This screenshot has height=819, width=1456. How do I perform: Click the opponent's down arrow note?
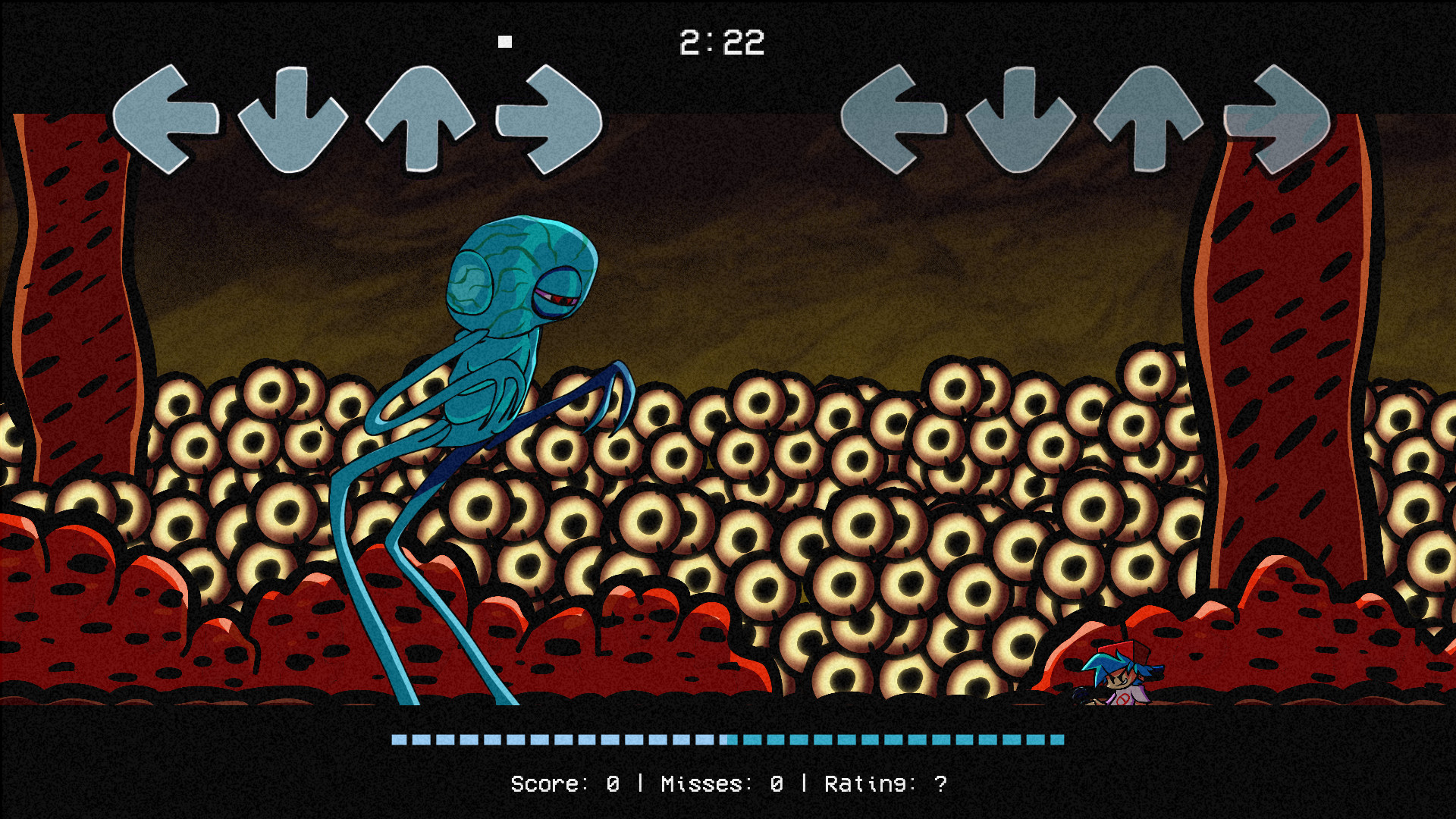tap(290, 121)
